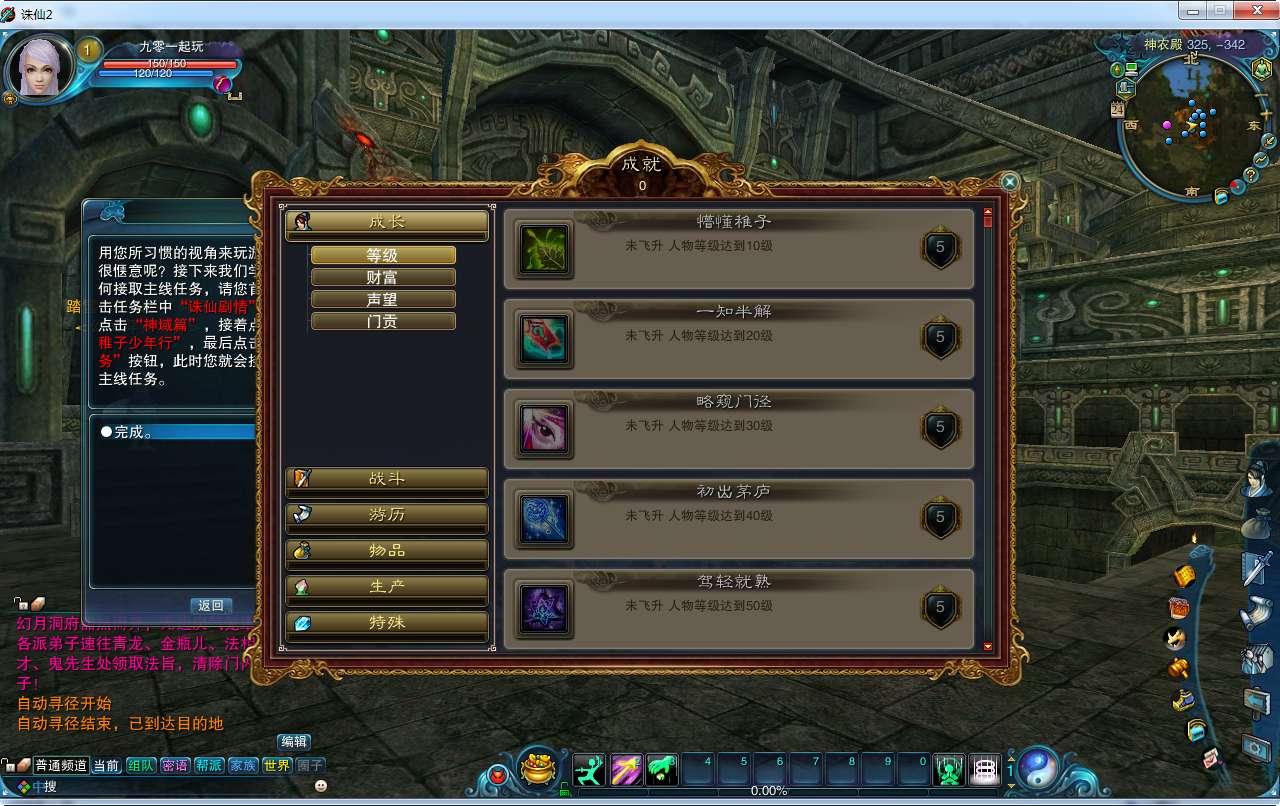Choose the 声望 subcategory
The width and height of the screenshot is (1280, 806).
pyautogui.click(x=383, y=299)
